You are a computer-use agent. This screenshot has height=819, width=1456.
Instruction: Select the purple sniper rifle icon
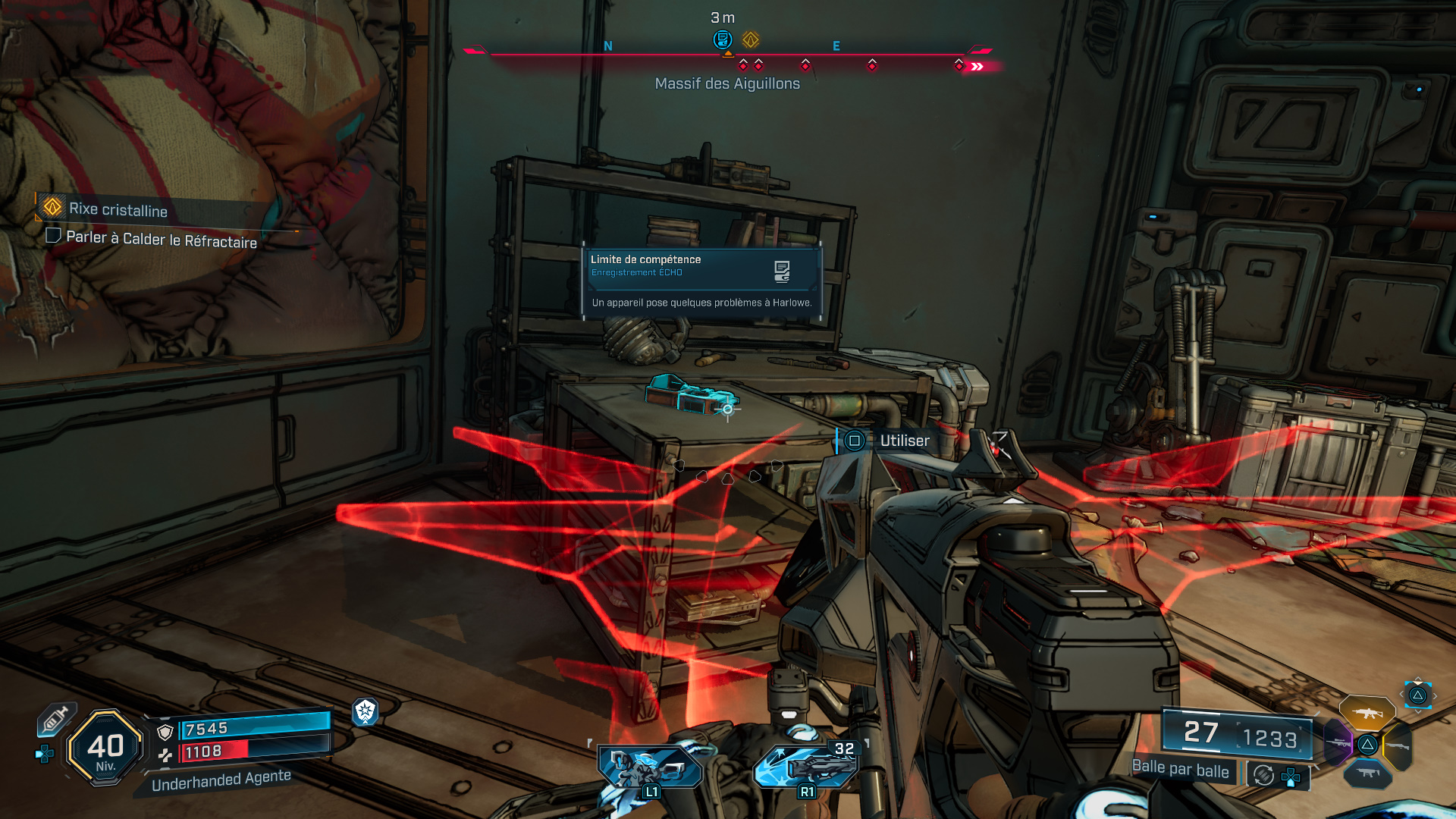pyautogui.click(x=1338, y=743)
